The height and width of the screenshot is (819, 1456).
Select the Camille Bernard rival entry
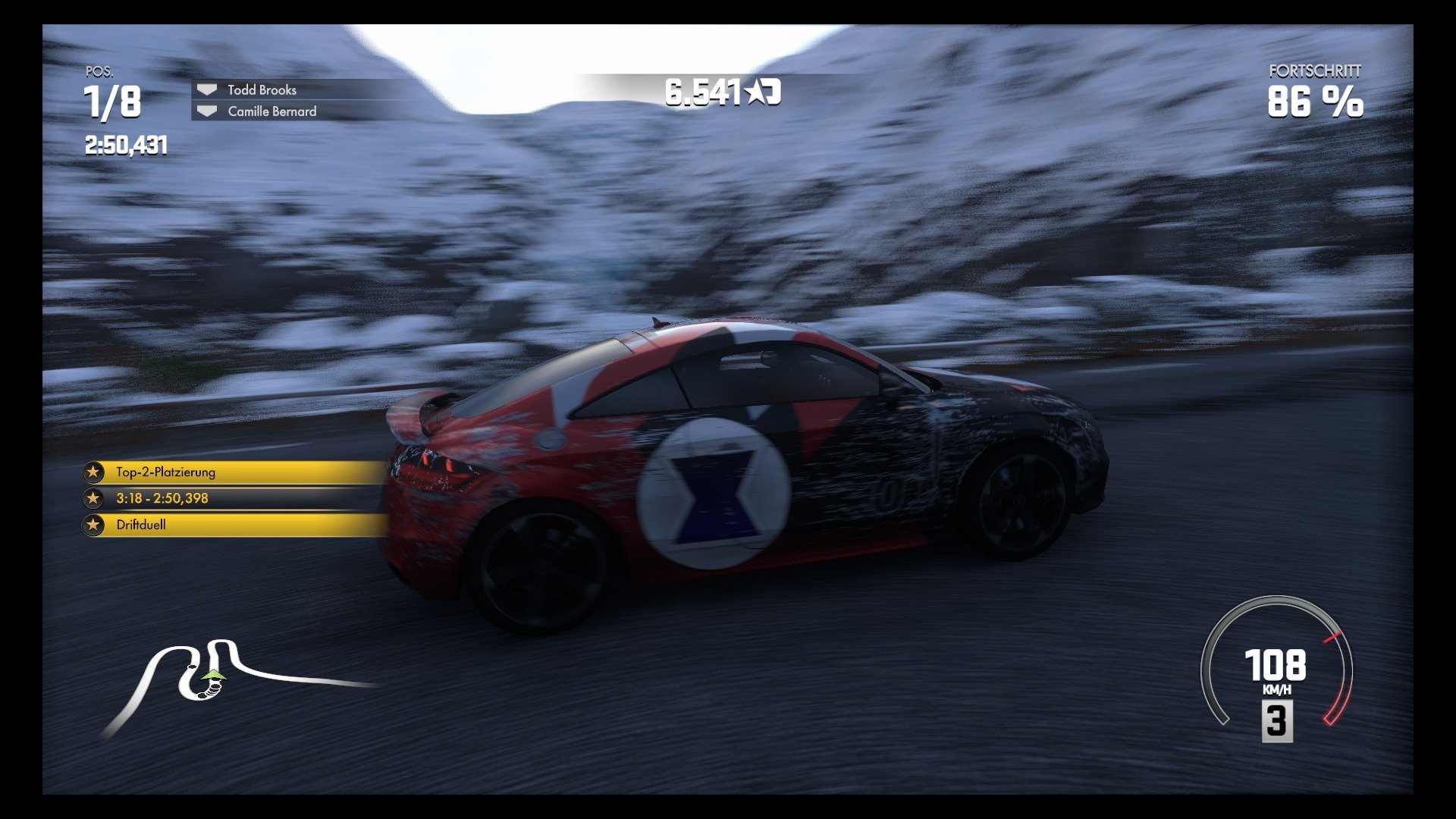click(x=271, y=112)
